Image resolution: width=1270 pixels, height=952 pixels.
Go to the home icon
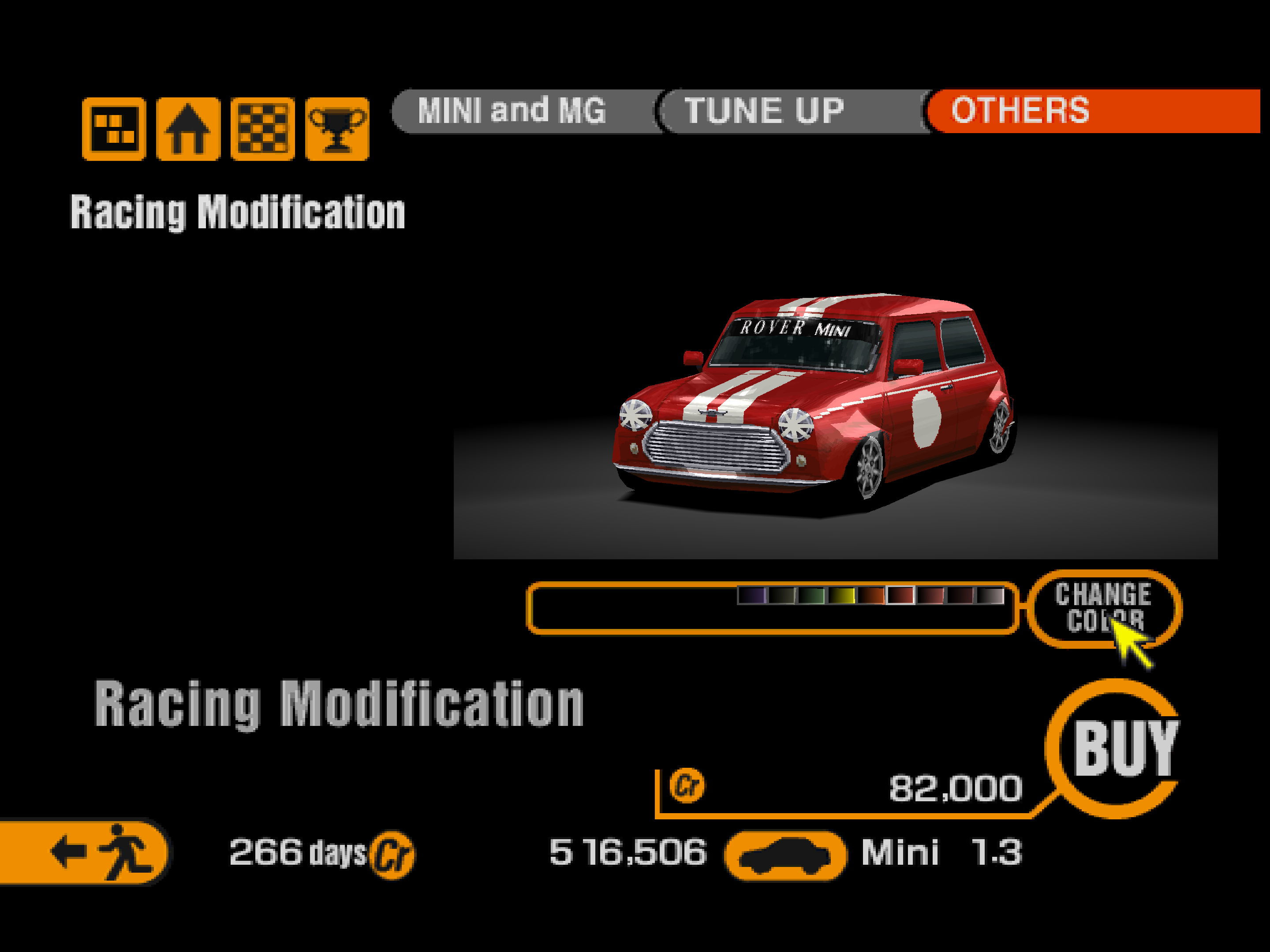[188, 129]
